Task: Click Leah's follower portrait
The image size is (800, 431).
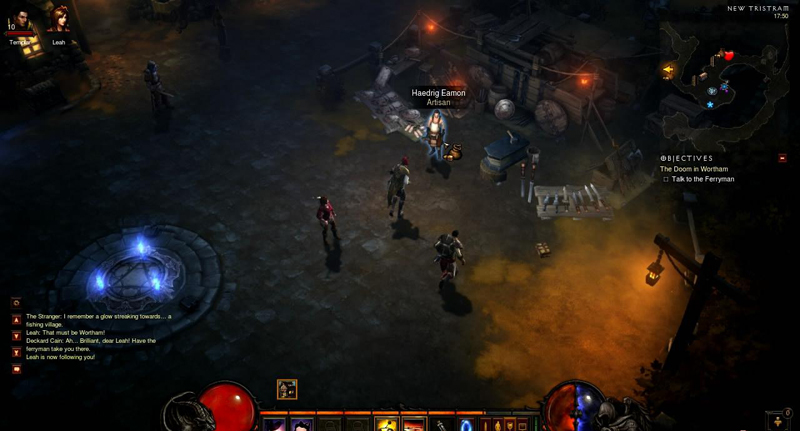Action: (59, 20)
